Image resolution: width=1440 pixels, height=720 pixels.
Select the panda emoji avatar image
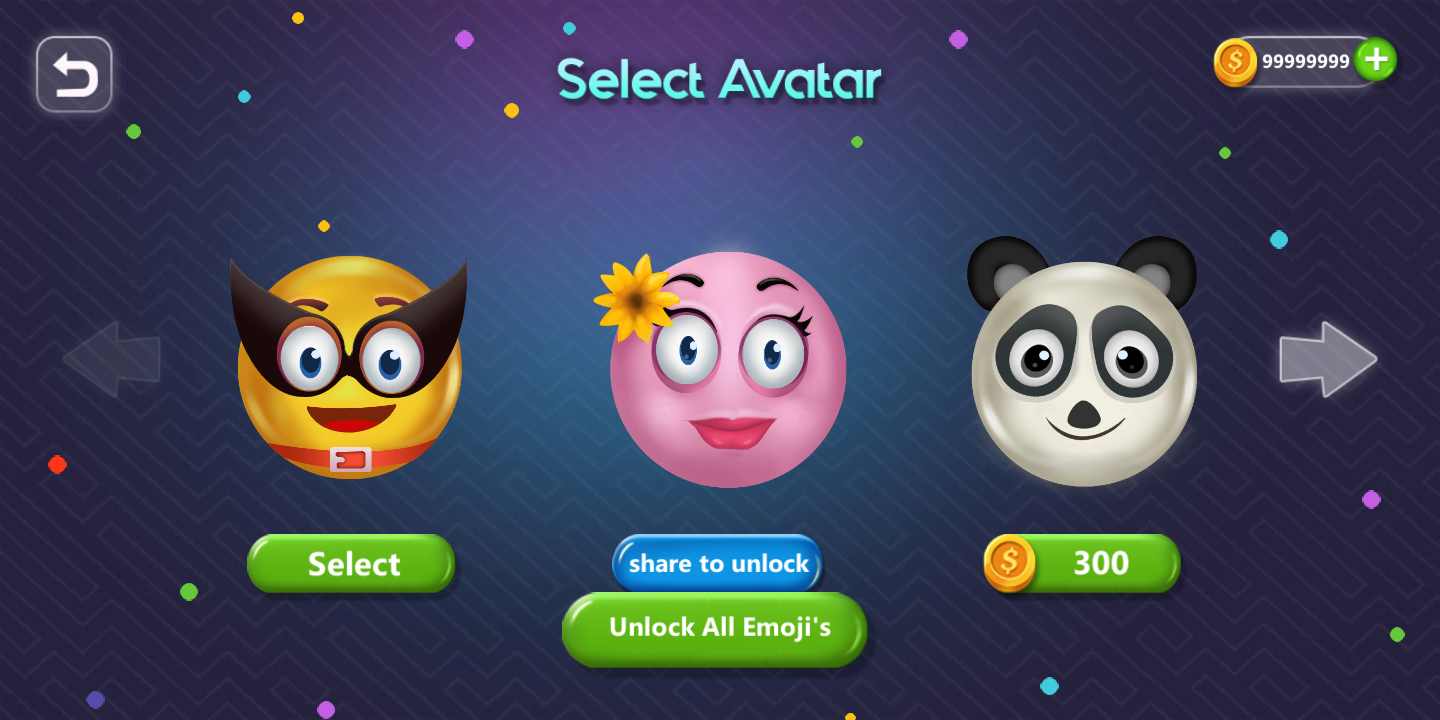coord(1083,368)
